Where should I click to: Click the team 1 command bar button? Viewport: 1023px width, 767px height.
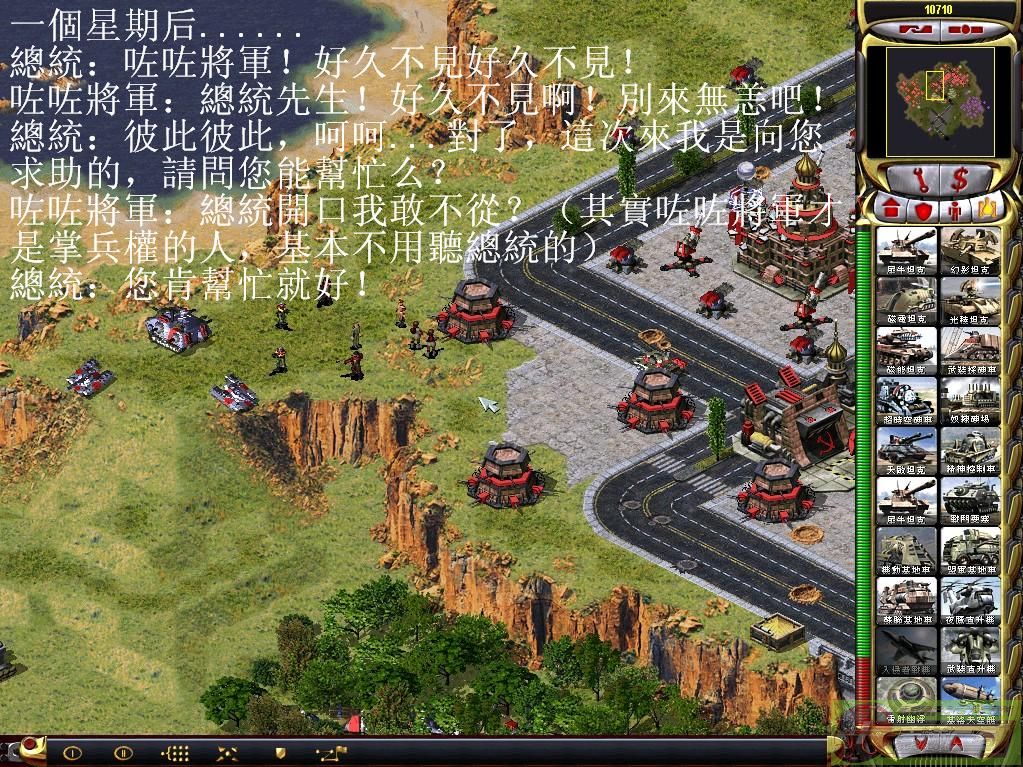[73, 751]
